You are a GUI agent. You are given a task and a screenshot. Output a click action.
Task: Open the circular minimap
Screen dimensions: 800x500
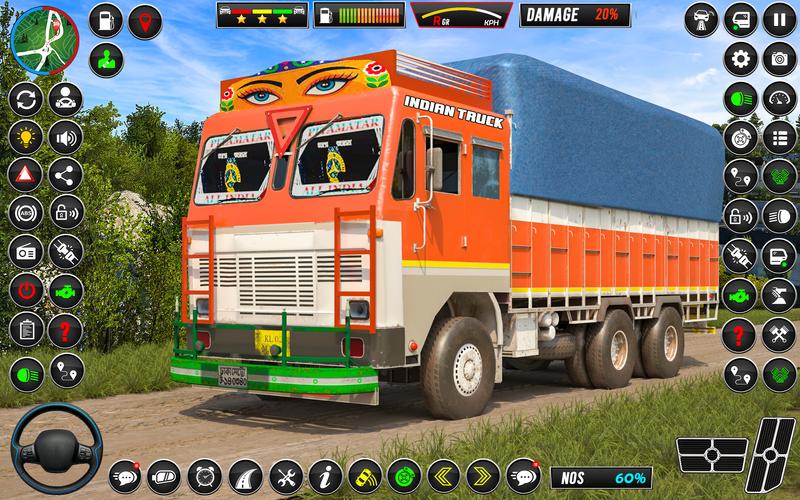[42, 40]
